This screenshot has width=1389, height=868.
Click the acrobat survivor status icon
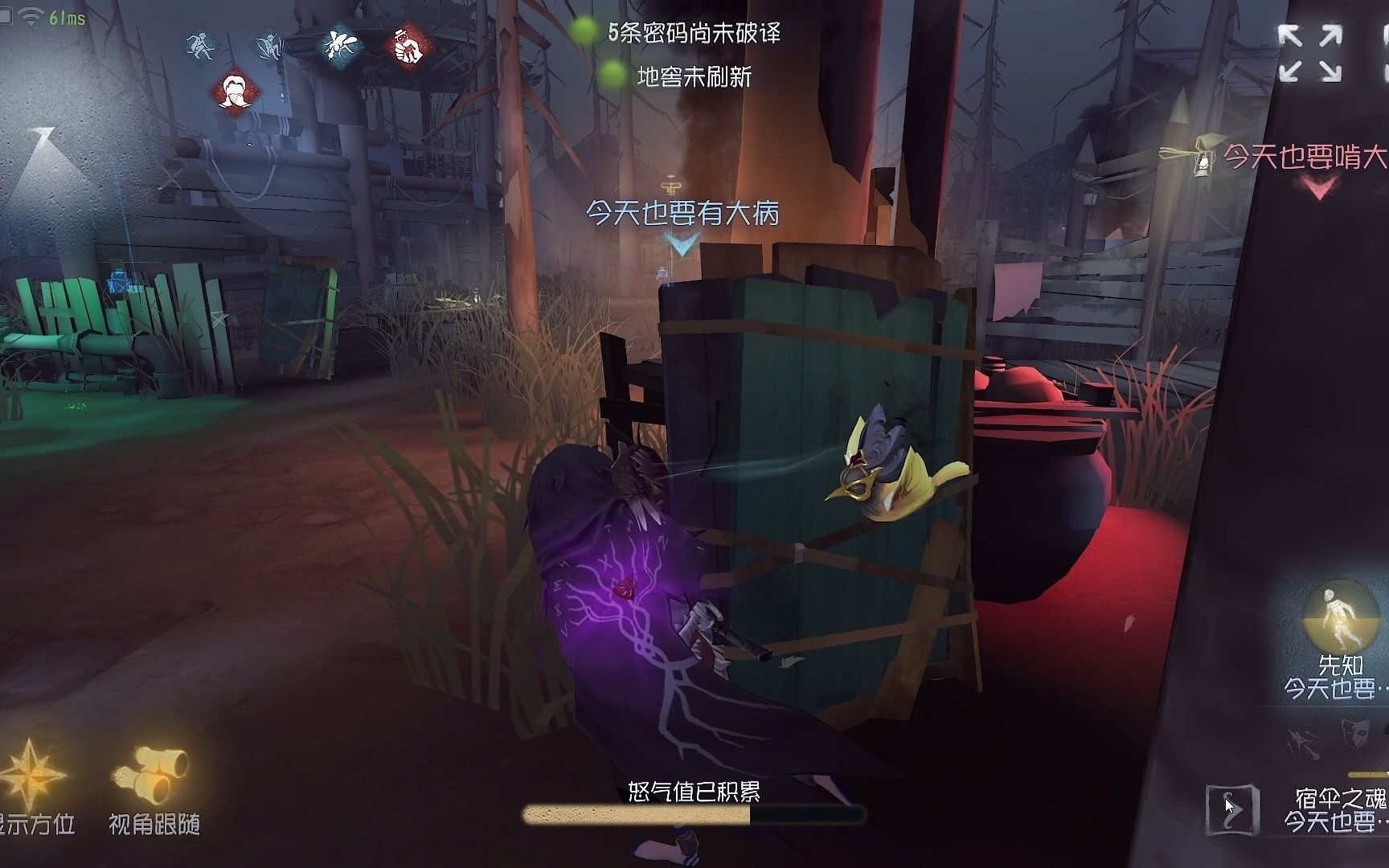268,48
